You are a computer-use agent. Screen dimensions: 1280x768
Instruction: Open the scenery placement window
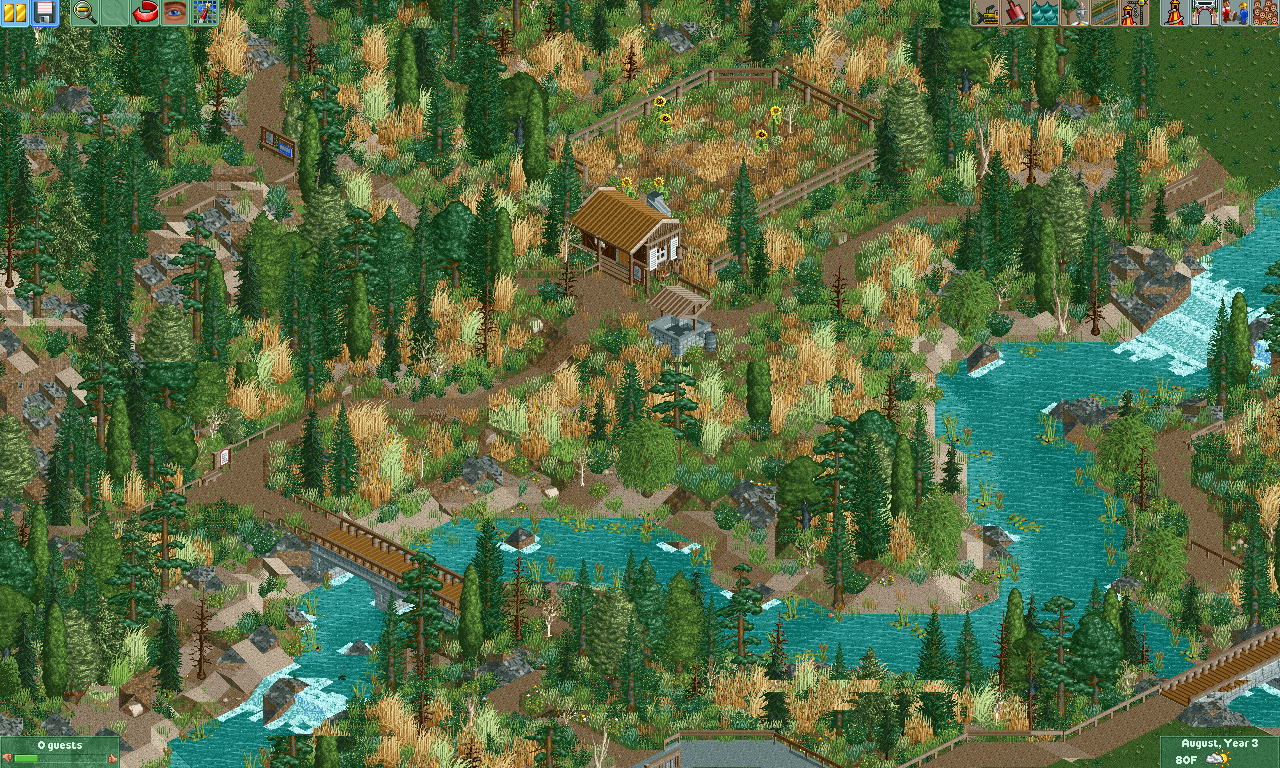tap(1074, 13)
